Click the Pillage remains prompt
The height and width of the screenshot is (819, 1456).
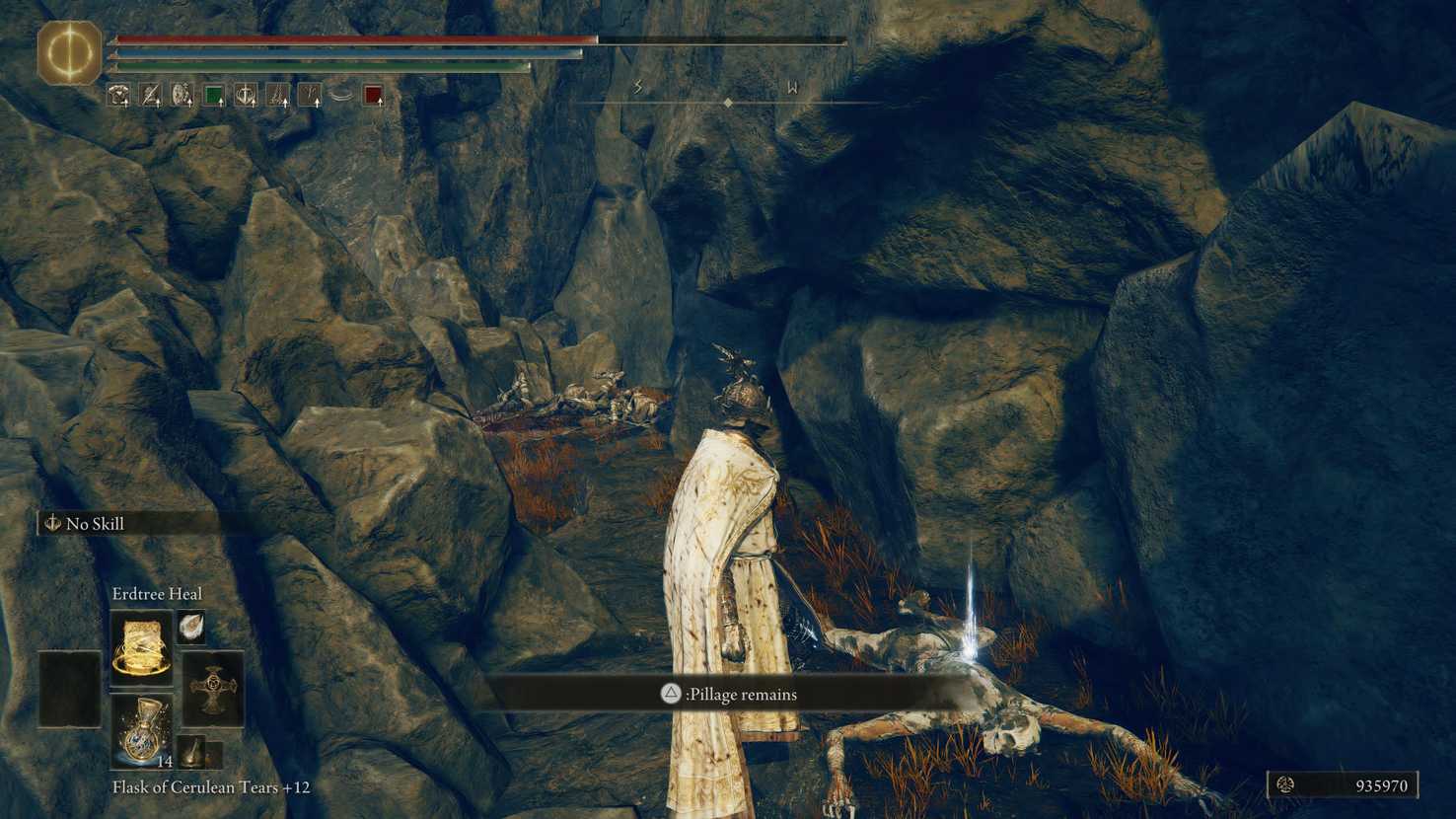pyautogui.click(x=728, y=695)
